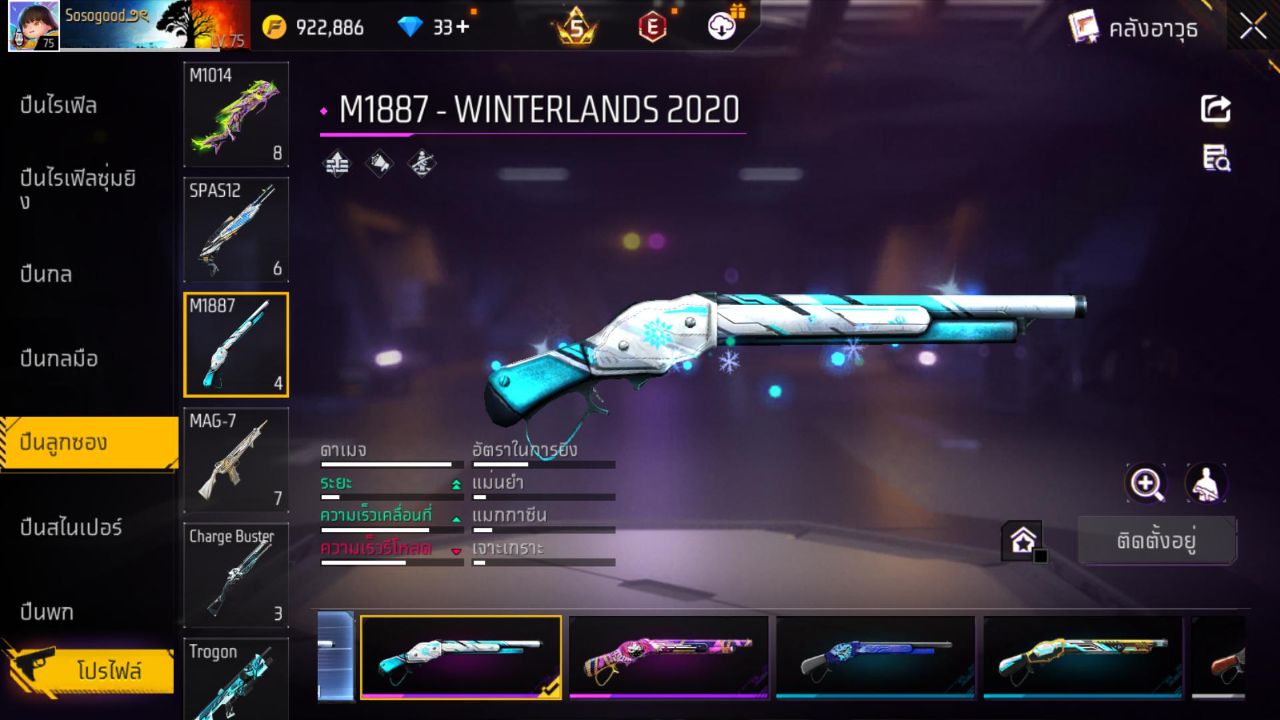The width and height of the screenshot is (1280, 720).
Task: Click the ติดตั้งอยู่ equipped button
Action: [1157, 540]
